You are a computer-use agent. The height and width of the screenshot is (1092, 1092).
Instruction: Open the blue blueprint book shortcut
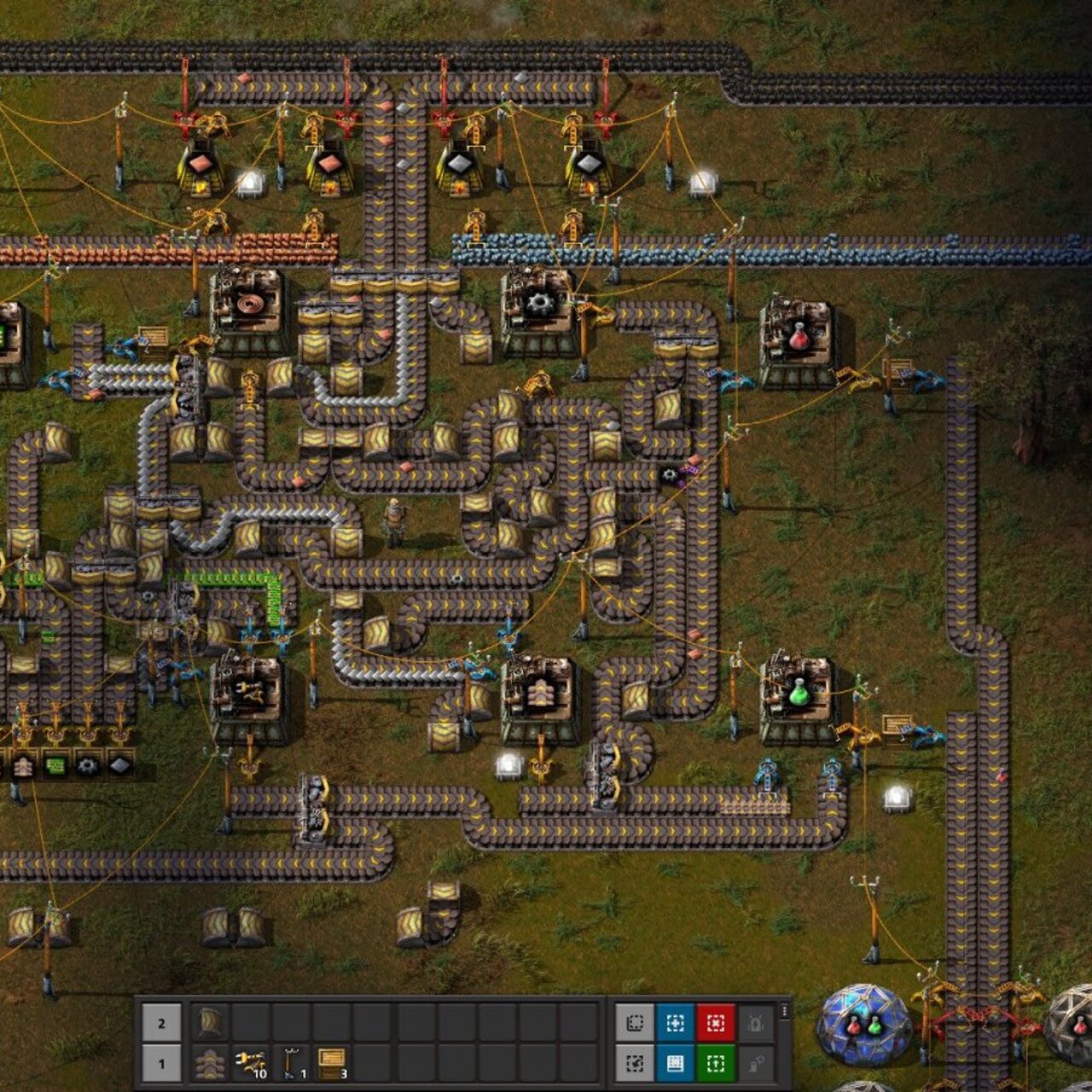(675, 1064)
